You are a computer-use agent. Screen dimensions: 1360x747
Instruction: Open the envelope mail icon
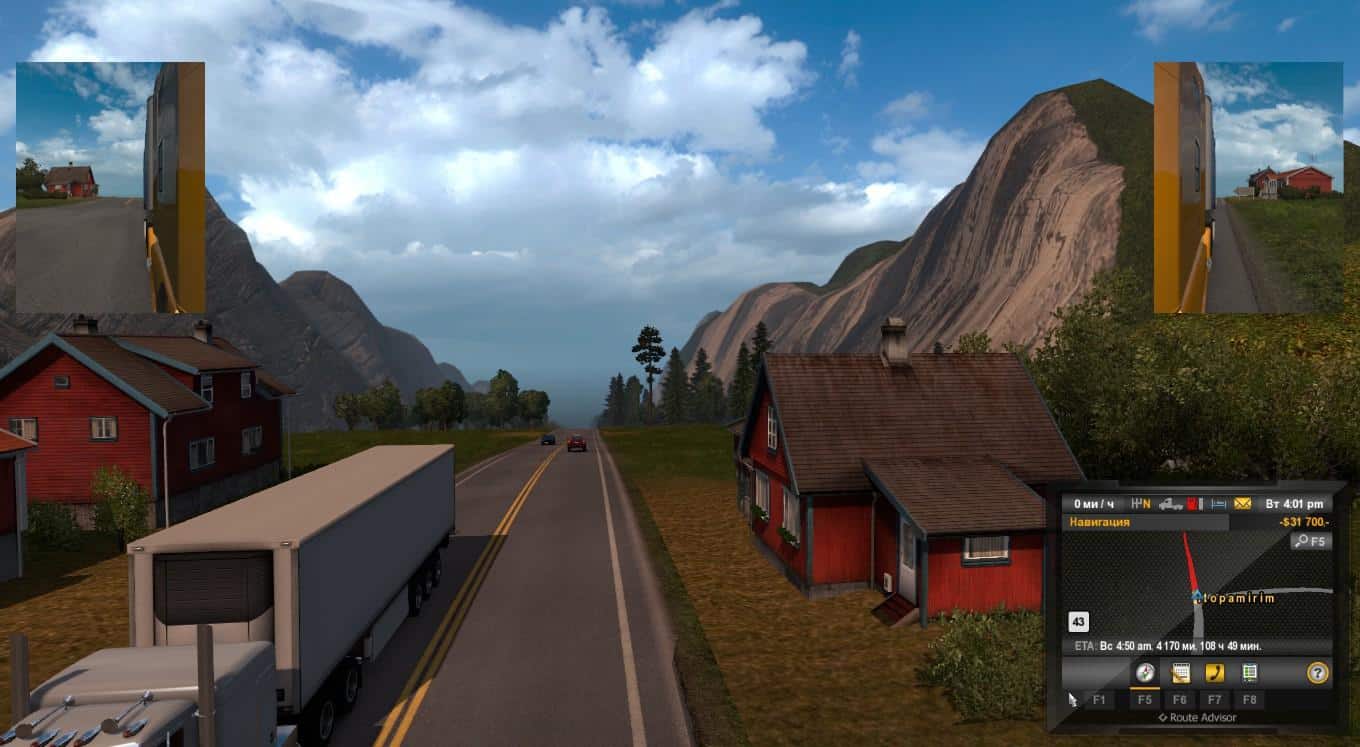point(1243,504)
